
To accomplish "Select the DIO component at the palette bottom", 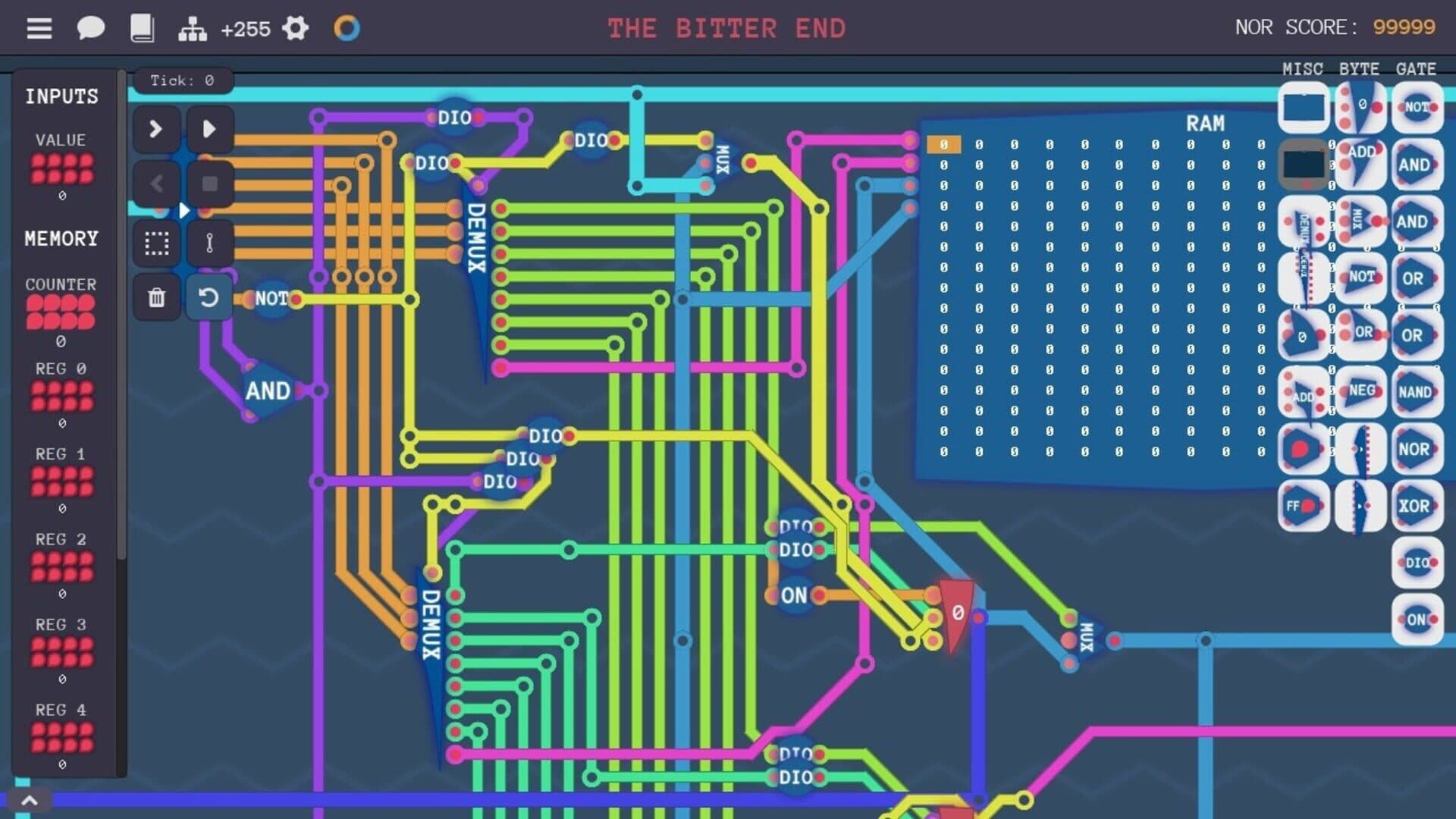I will 1417,563.
